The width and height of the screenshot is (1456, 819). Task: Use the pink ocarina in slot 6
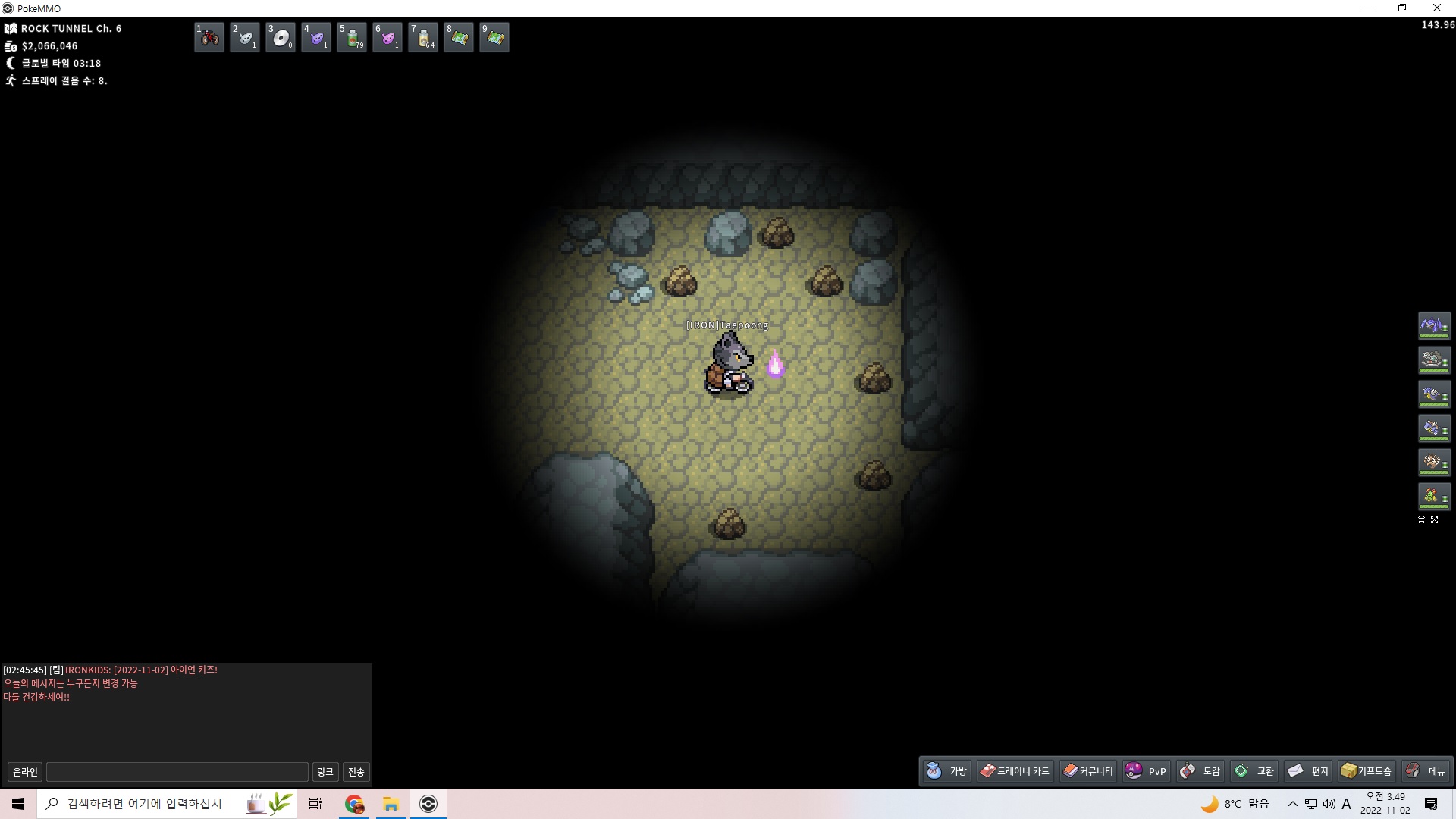point(388,37)
